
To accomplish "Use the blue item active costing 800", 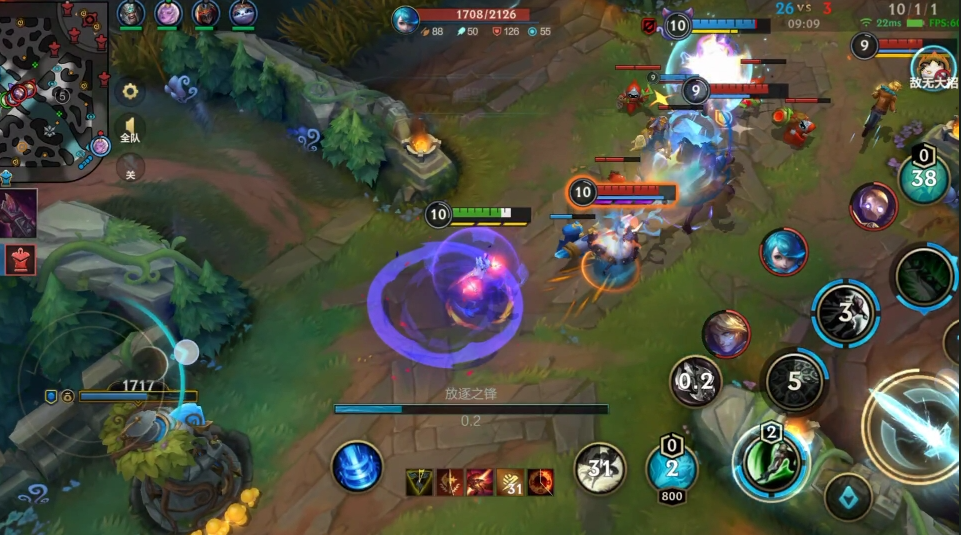I will 672,467.
